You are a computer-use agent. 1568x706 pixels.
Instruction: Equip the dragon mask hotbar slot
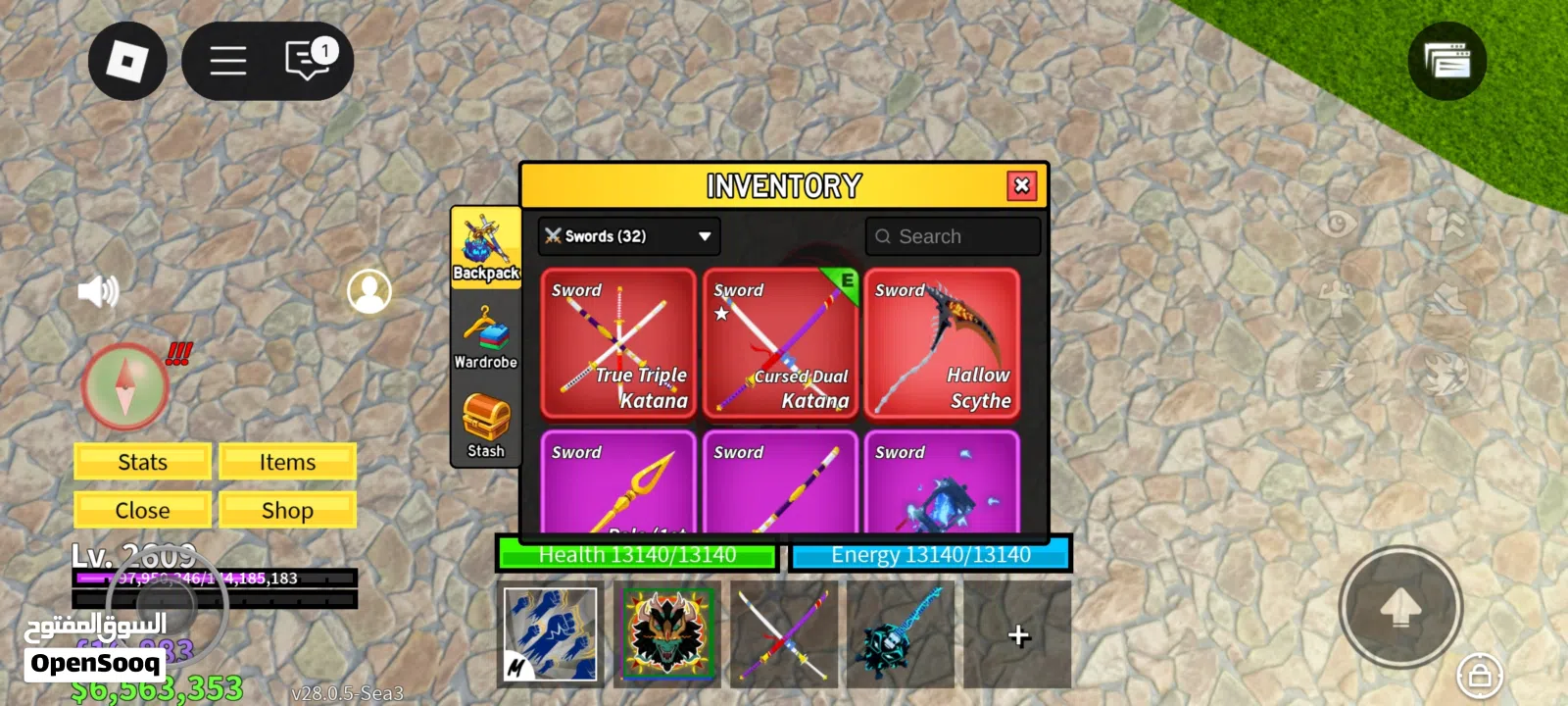tap(665, 633)
